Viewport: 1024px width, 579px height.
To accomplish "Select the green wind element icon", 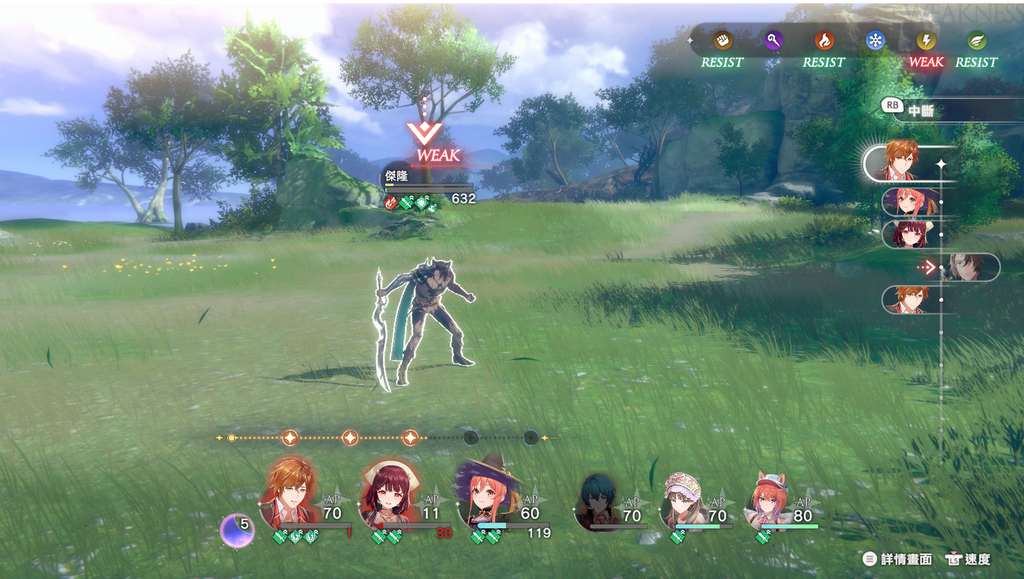I will 977,41.
